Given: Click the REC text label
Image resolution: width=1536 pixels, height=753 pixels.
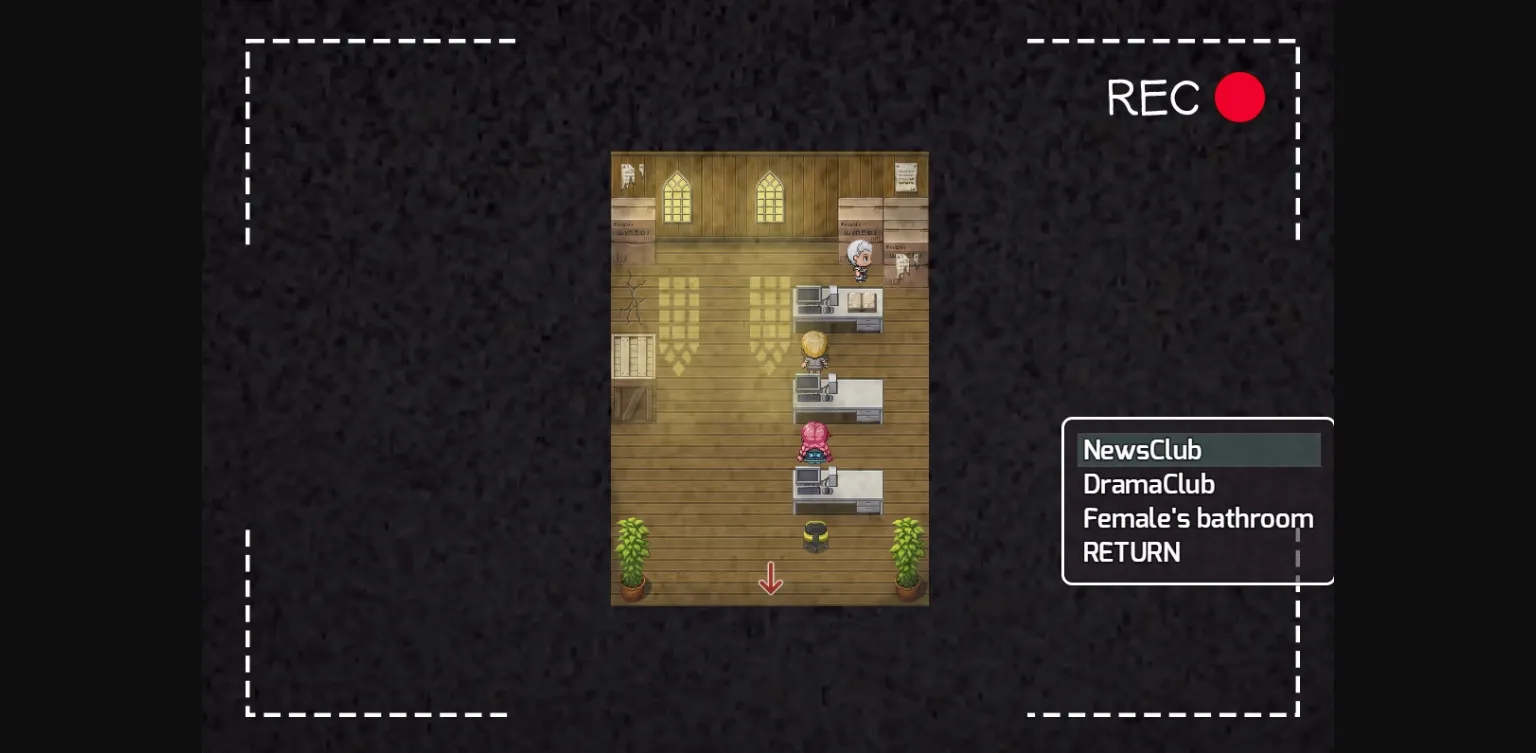Looking at the screenshot, I should point(1153,97).
